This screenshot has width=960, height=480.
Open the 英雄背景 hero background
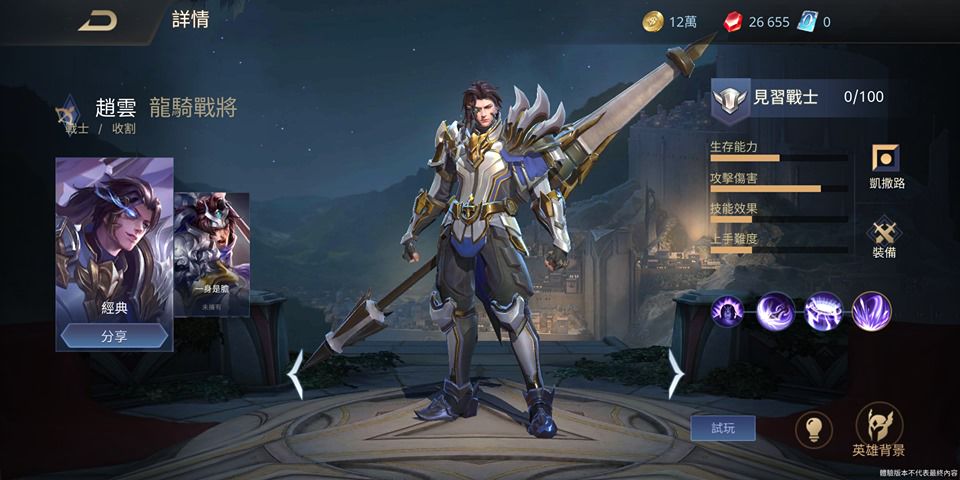pos(878,431)
